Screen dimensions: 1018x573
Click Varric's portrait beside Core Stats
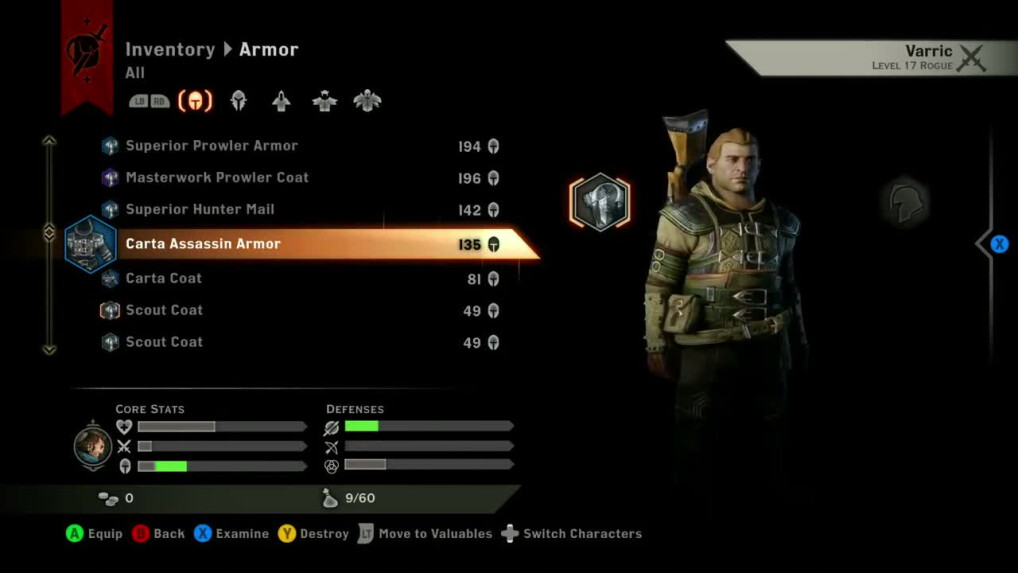click(x=93, y=447)
